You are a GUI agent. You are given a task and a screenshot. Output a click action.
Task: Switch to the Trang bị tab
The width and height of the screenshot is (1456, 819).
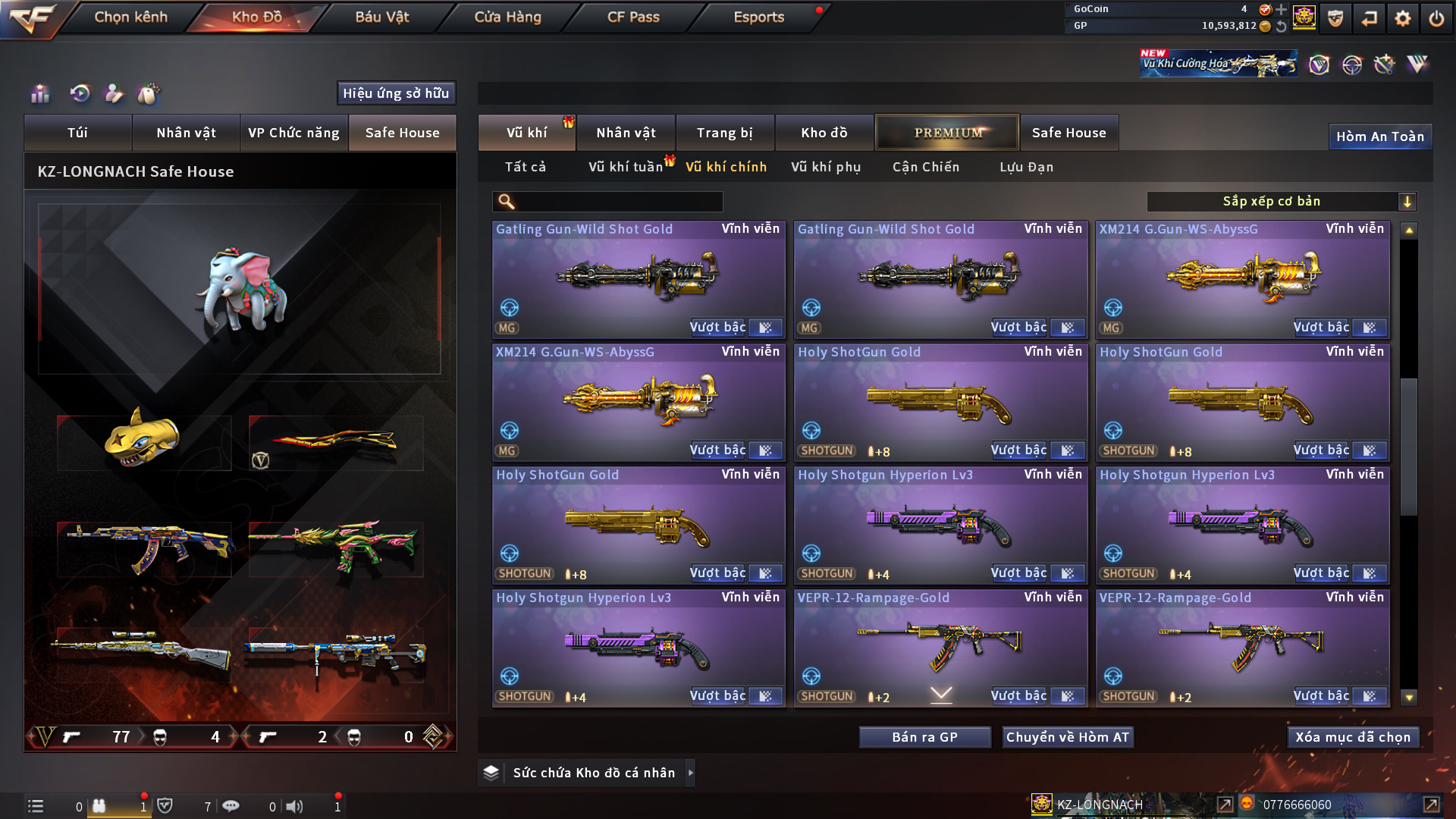point(724,133)
